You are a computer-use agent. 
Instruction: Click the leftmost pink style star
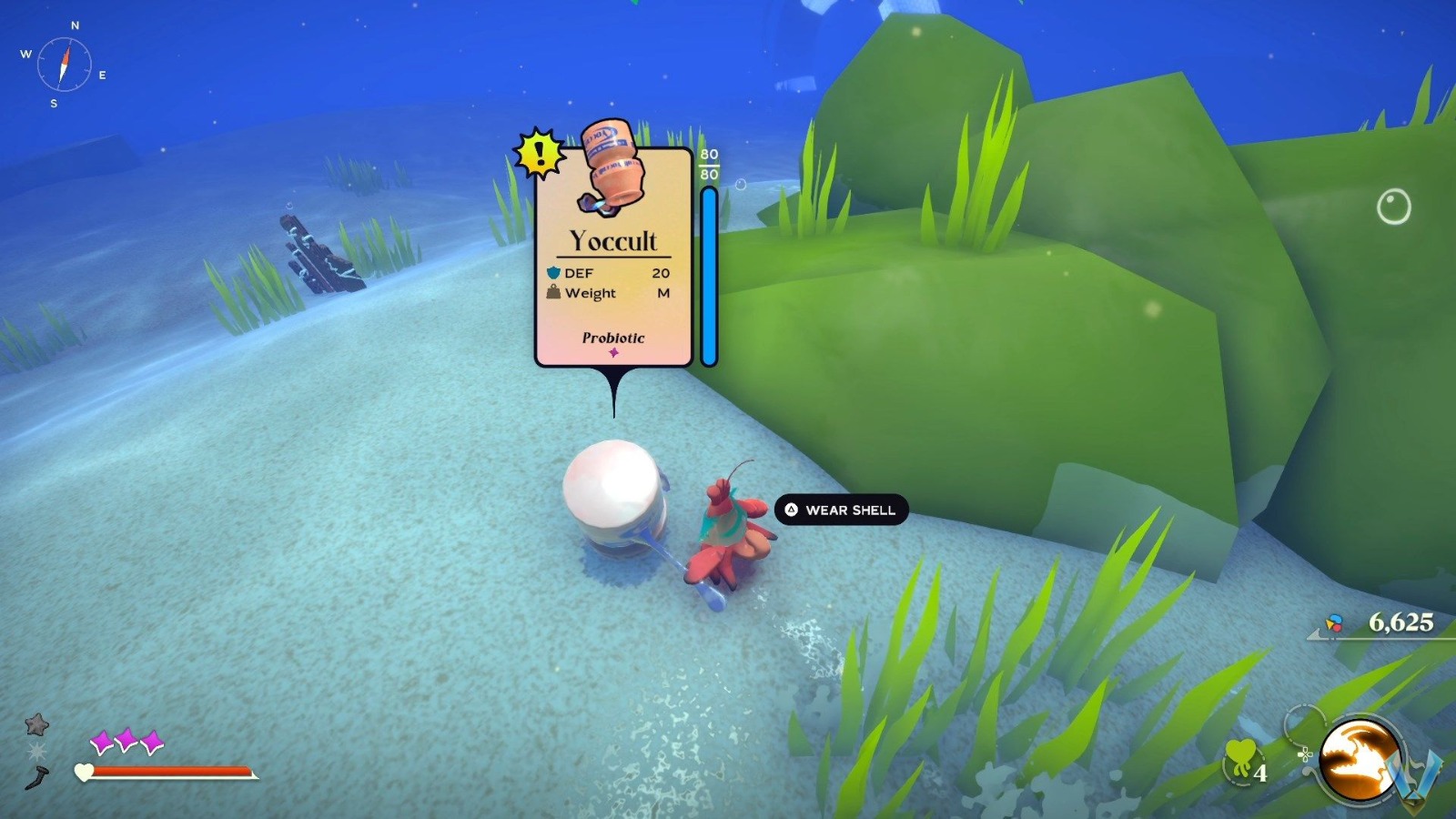click(x=102, y=741)
